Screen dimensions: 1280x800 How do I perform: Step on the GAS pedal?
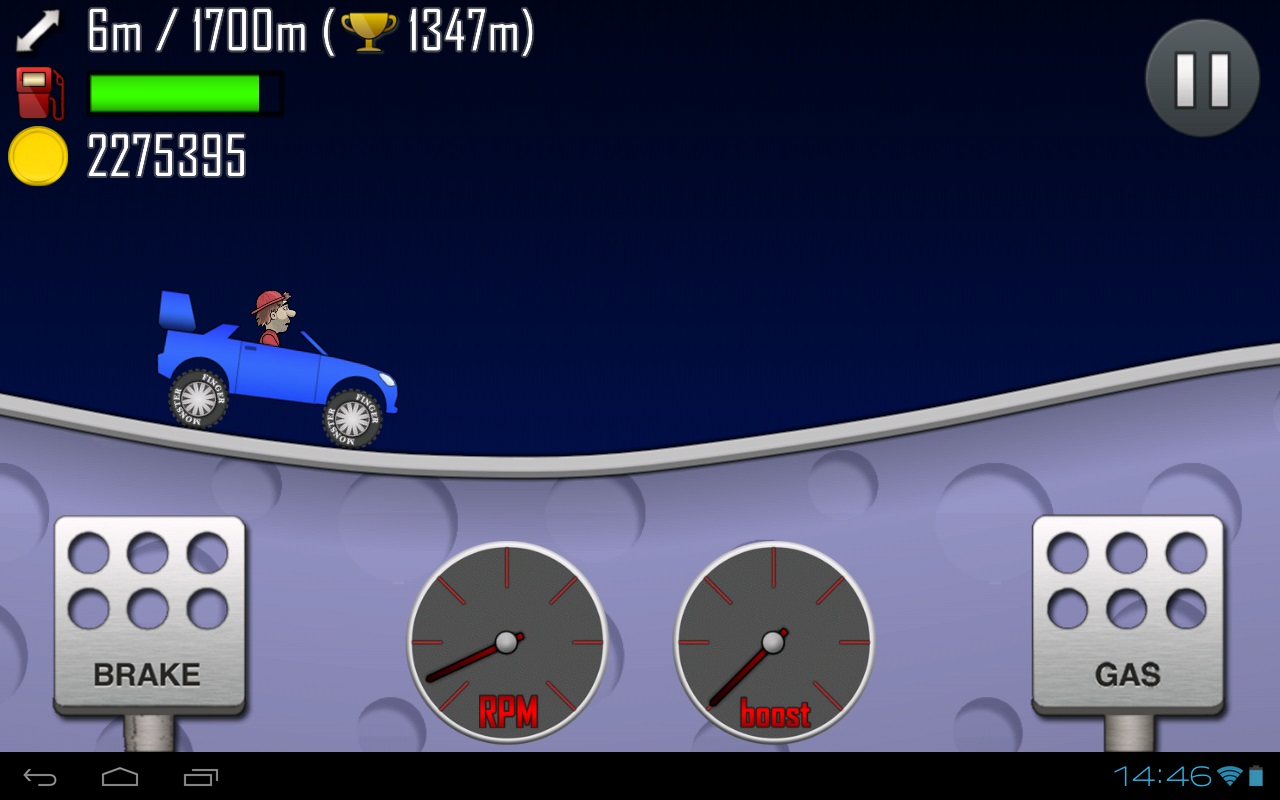(x=1127, y=614)
